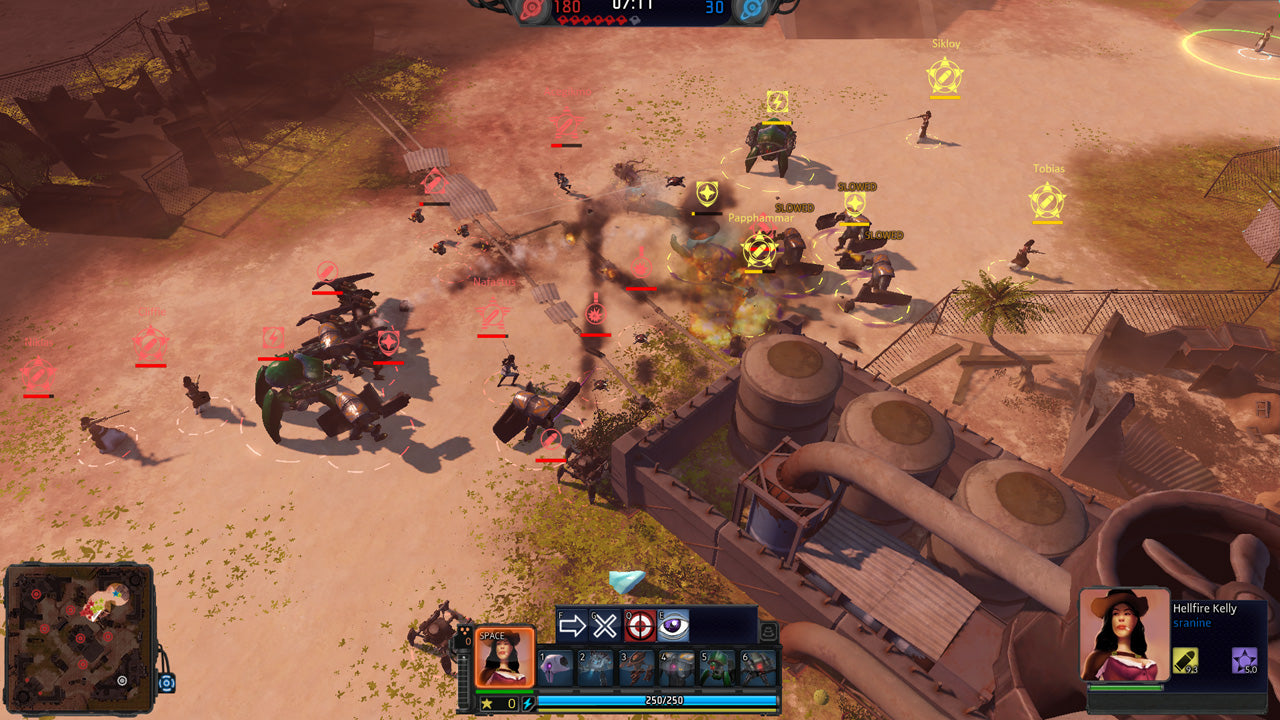Viewport: 1280px width, 720px height.
Task: Select unit slot 6, the dark spider bot
Action: 757,668
